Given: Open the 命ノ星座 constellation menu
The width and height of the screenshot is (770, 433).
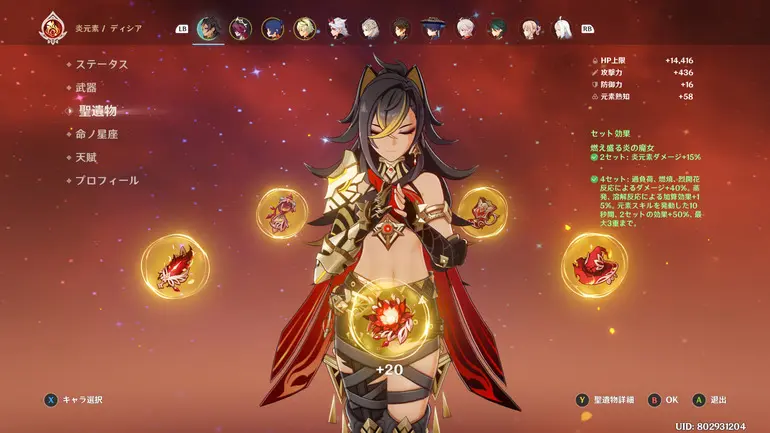Looking at the screenshot, I should 97,134.
